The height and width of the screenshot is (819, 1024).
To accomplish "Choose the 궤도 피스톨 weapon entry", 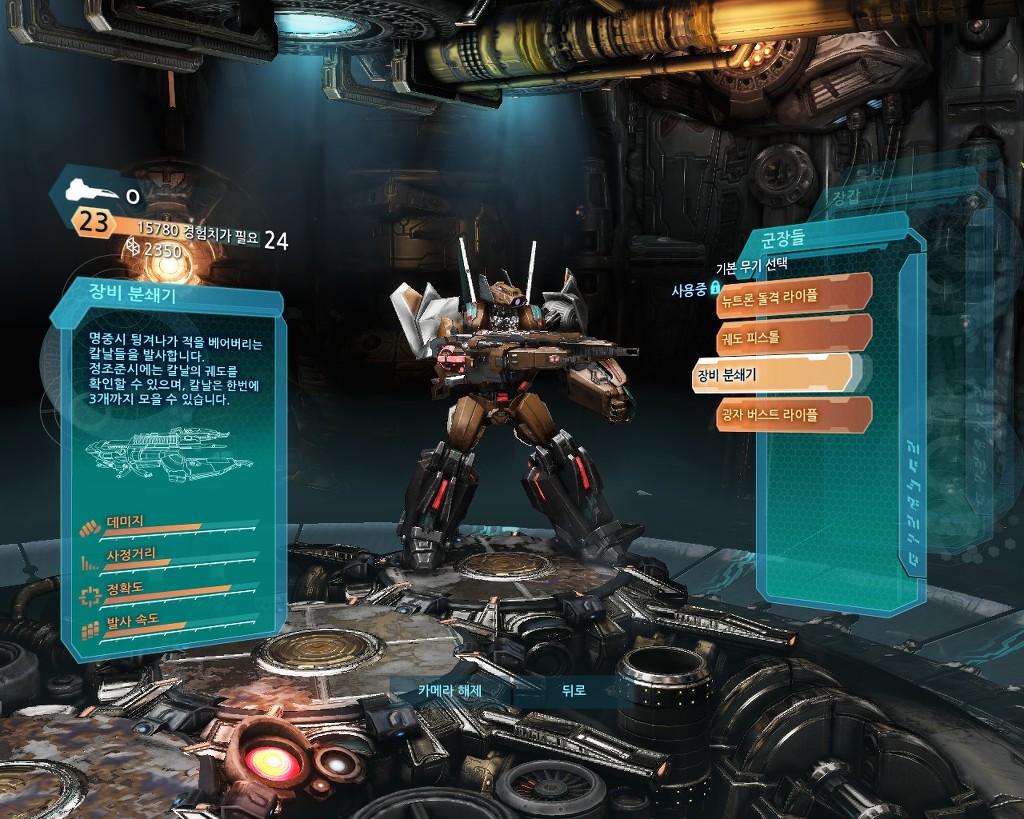I will (794, 336).
